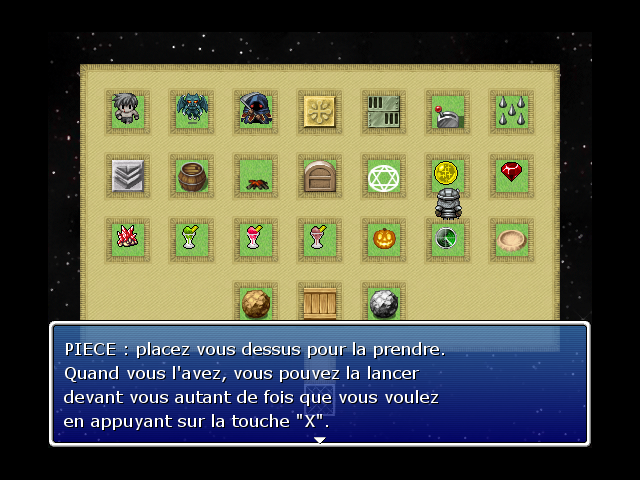
Task: Pick the red crystal cluster tile
Action: coord(127,240)
